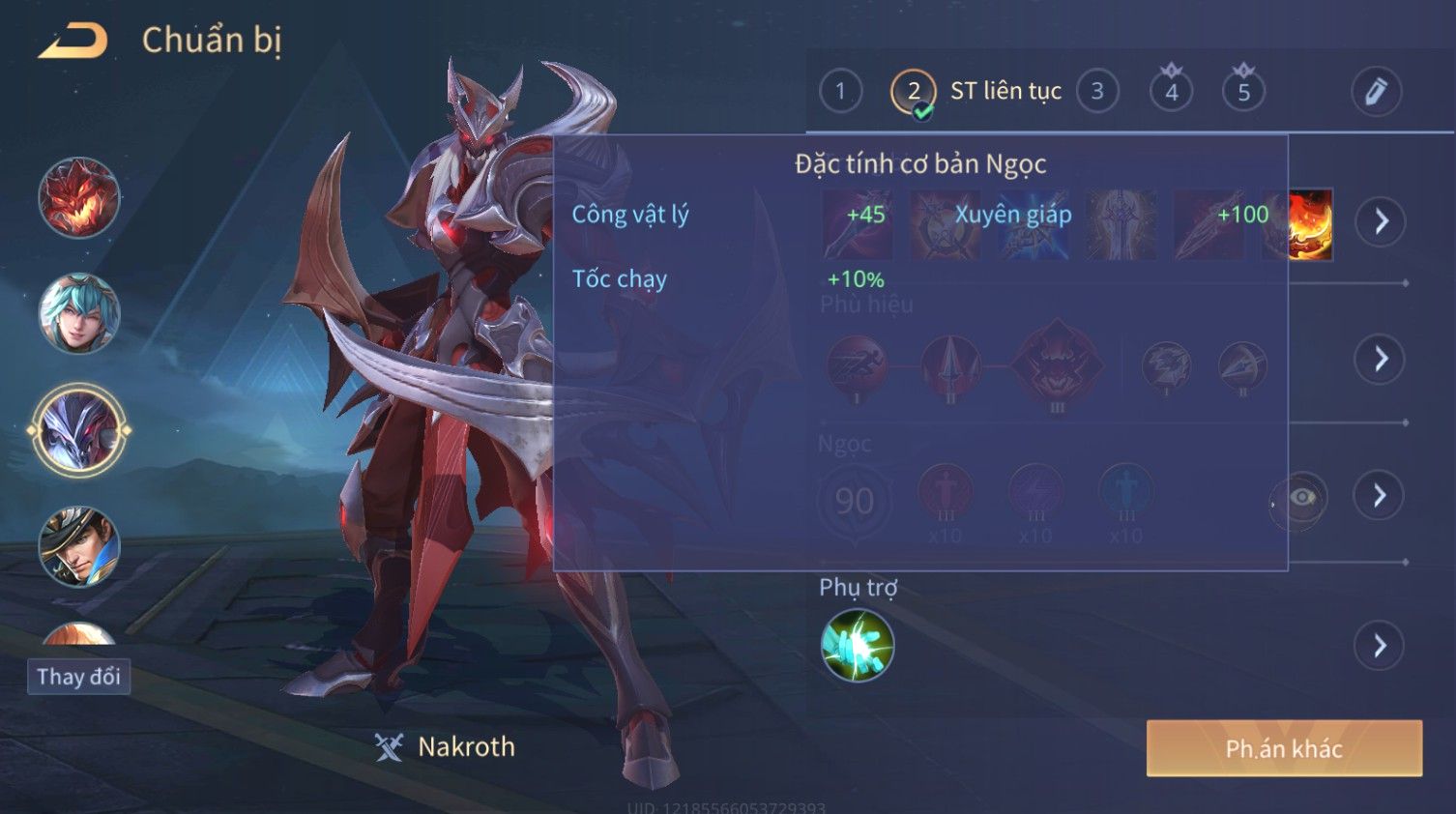1456x814 pixels.
Task: Click the Thay đổi button
Action: 78,677
